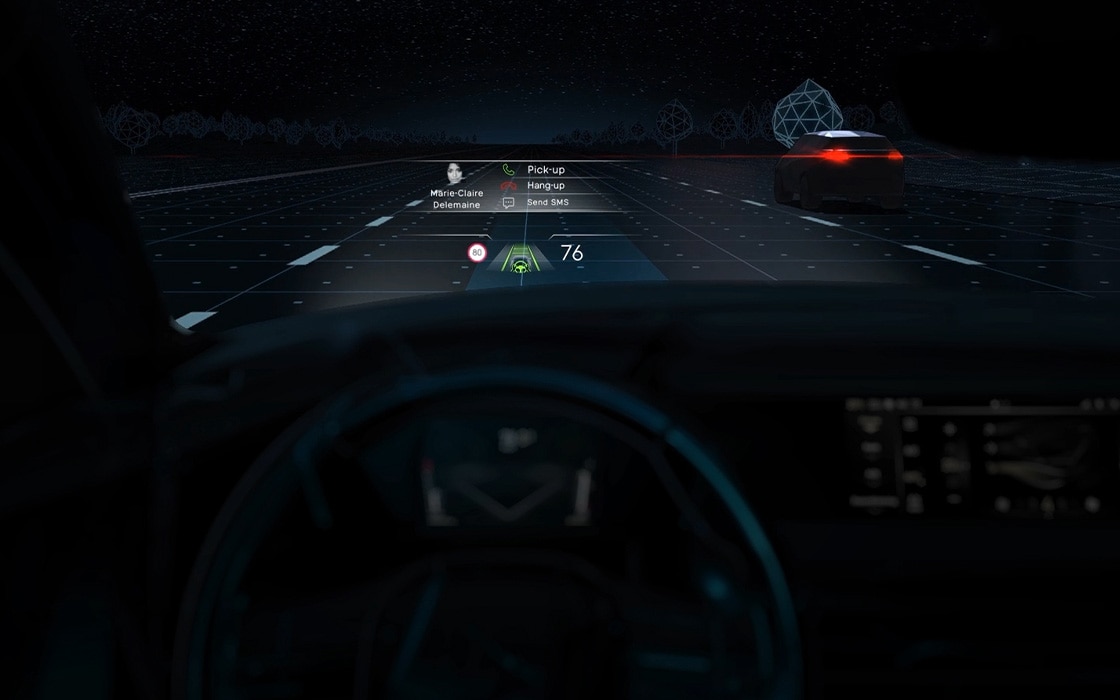Click Marie-Claire Delemaine's caller photo

[457, 174]
